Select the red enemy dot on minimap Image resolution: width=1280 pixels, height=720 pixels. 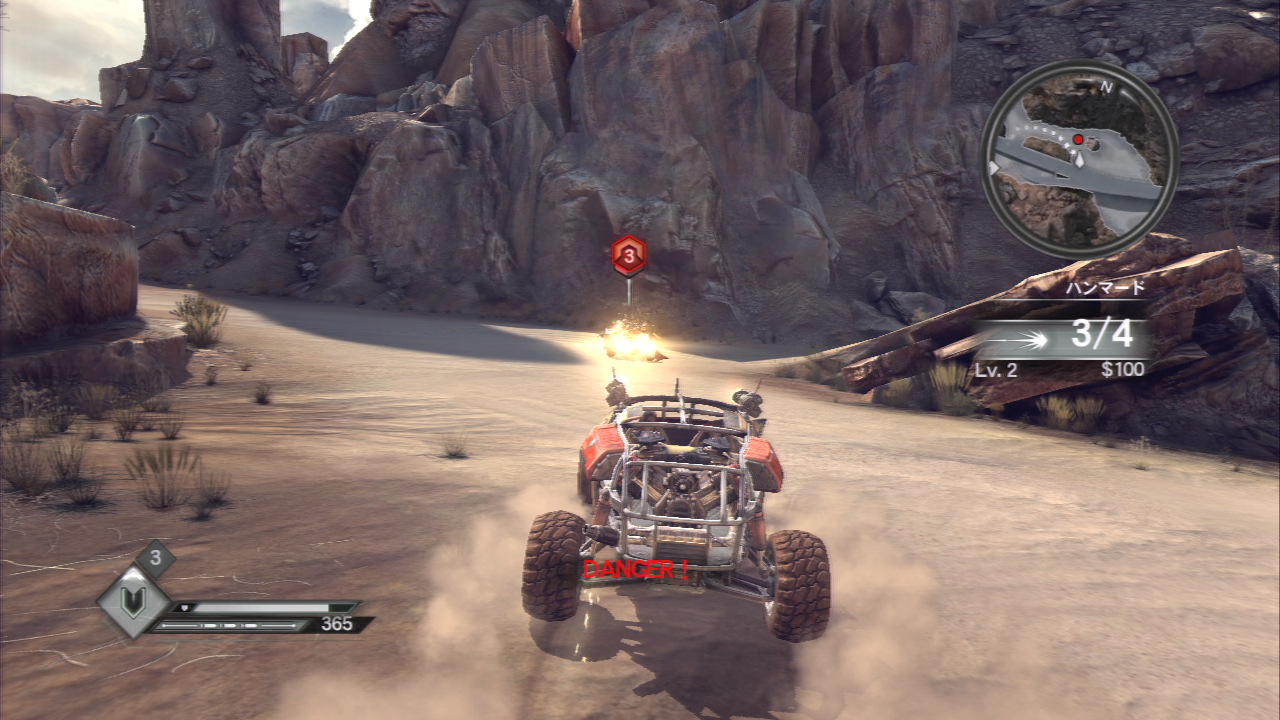pyautogui.click(x=1078, y=139)
